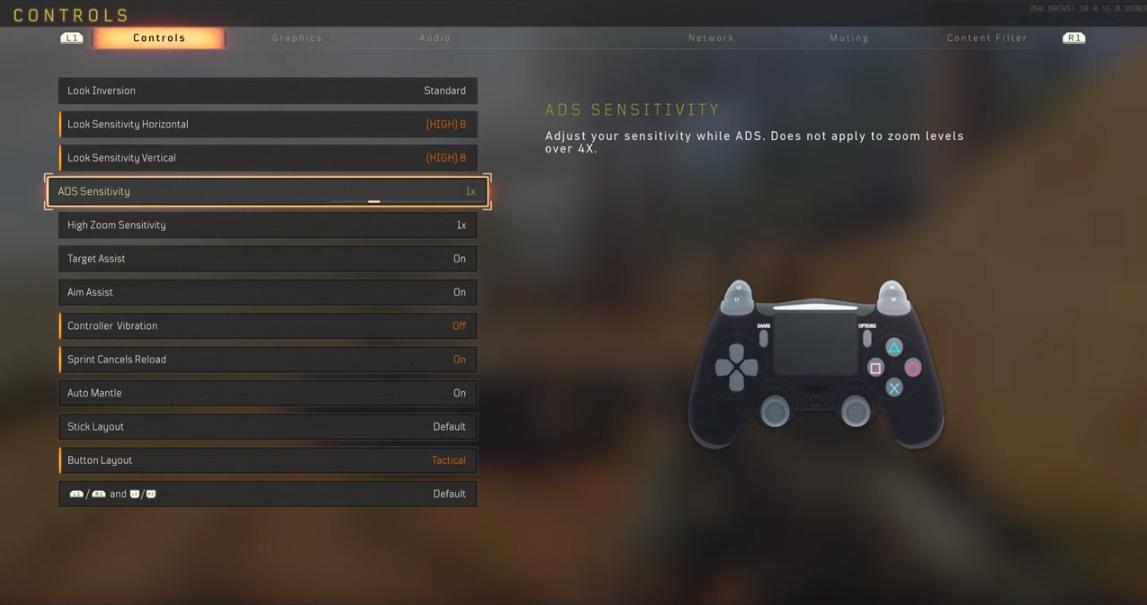The width and height of the screenshot is (1147, 605).
Task: Go to the Network tab
Action: click(x=711, y=38)
